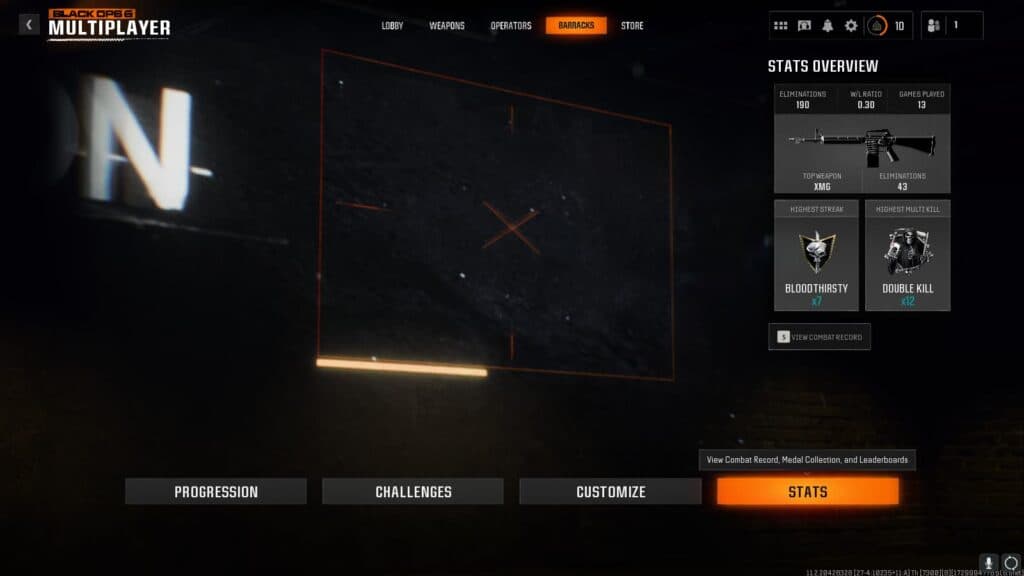The image size is (1024, 576).
Task: View Combat Record
Action: [x=819, y=337]
